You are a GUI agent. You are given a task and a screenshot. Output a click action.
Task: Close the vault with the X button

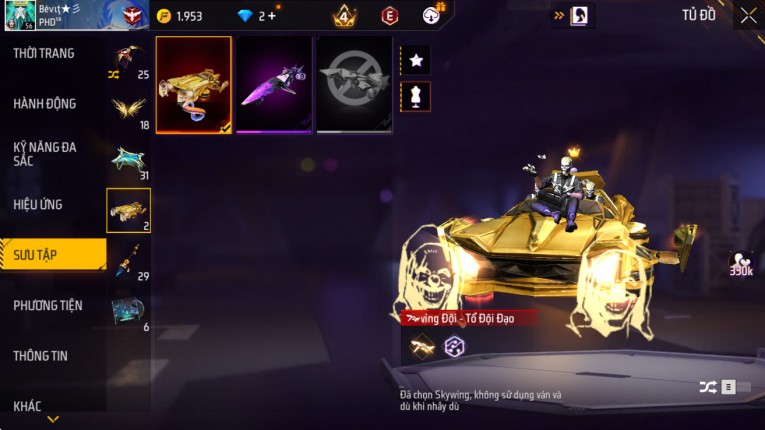[x=748, y=15]
